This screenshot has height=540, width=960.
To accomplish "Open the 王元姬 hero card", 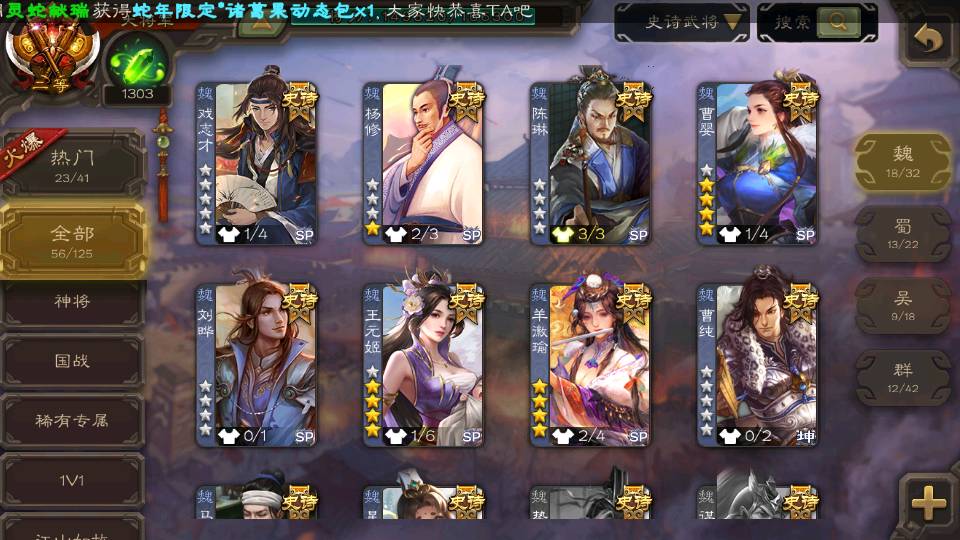I will click(x=424, y=365).
